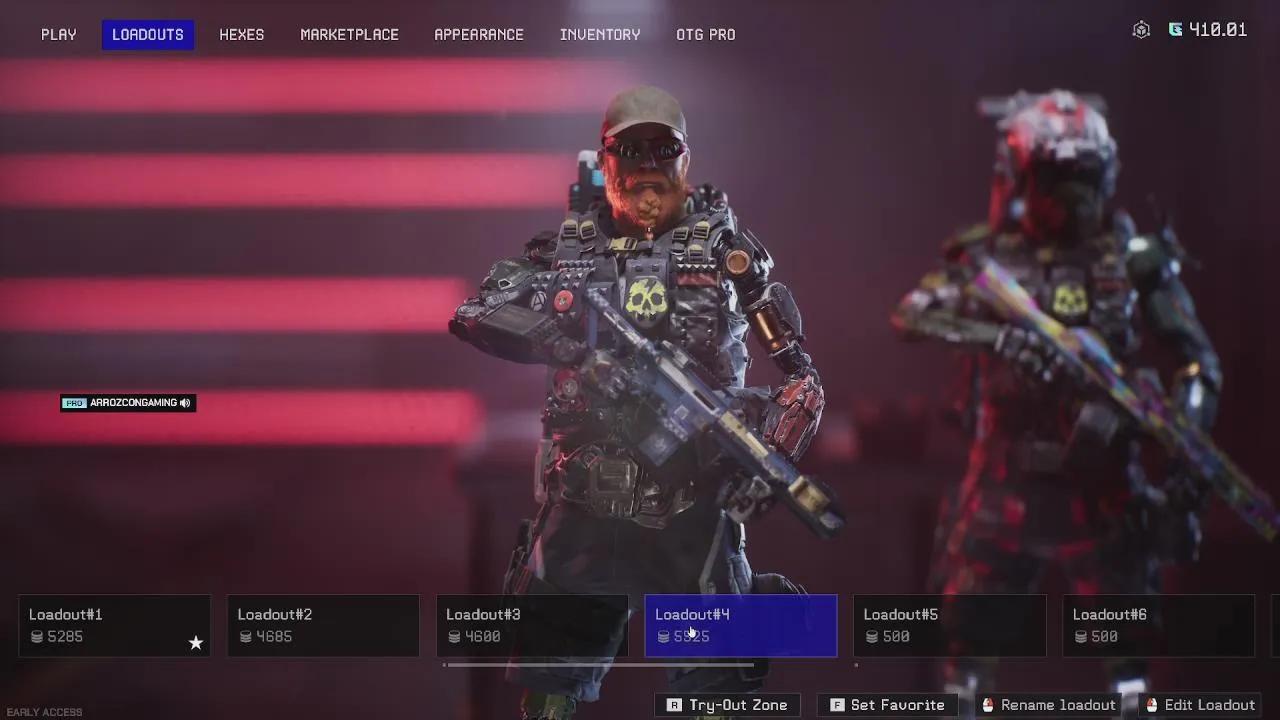1280x720 pixels.
Task: Click the coin icon on the Loadout#2 card
Action: coord(246,637)
